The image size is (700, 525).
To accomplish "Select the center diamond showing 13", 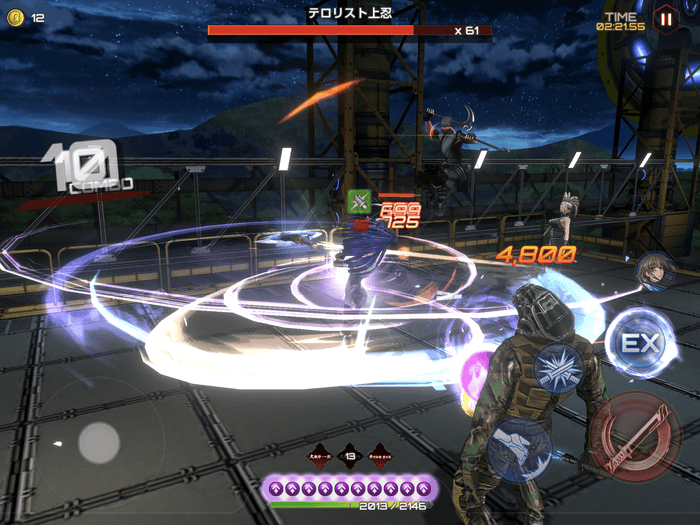I will tap(350, 457).
